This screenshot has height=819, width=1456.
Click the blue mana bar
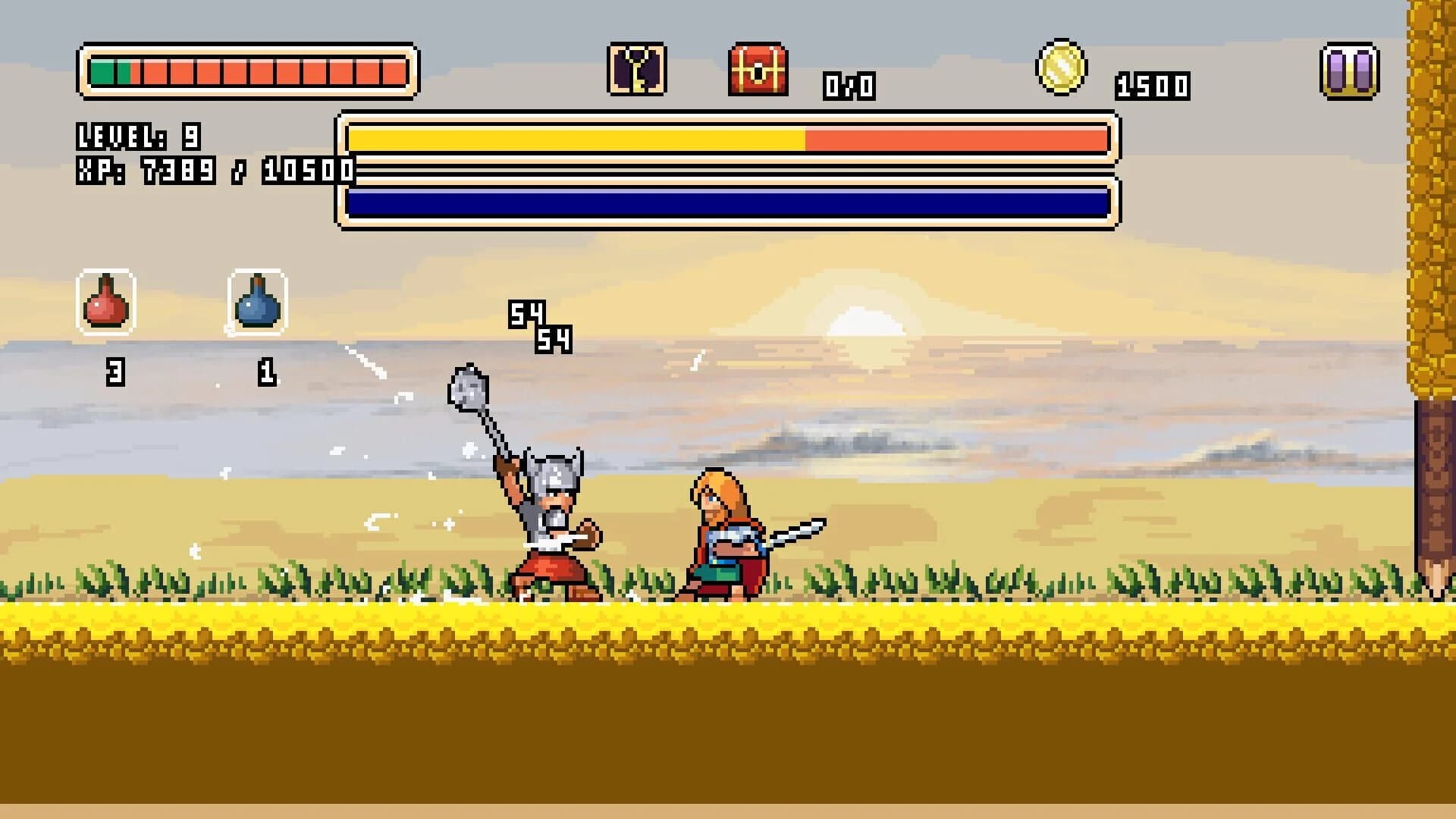(728, 201)
